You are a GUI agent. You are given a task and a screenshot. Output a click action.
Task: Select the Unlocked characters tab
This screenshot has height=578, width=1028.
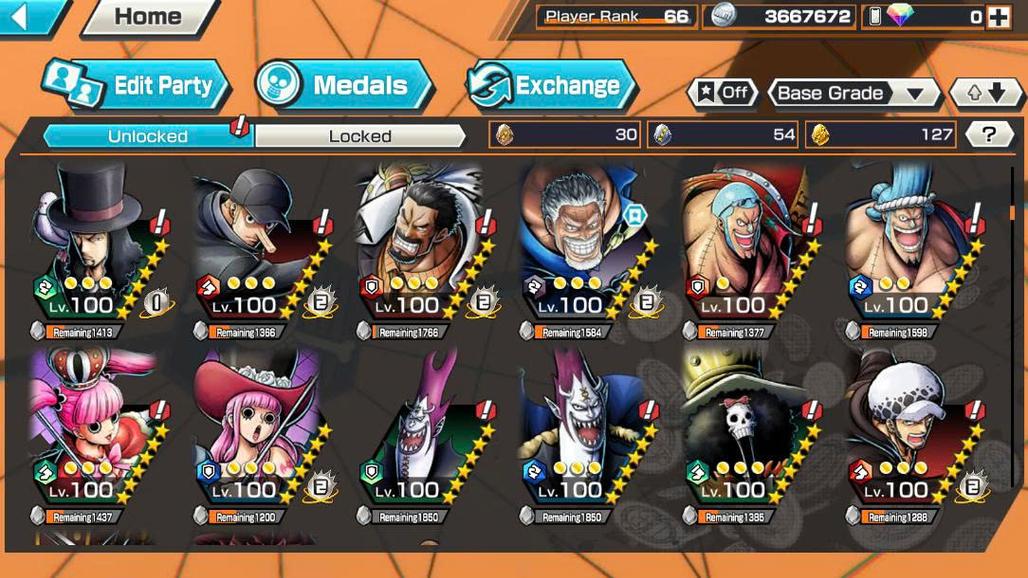(x=147, y=136)
